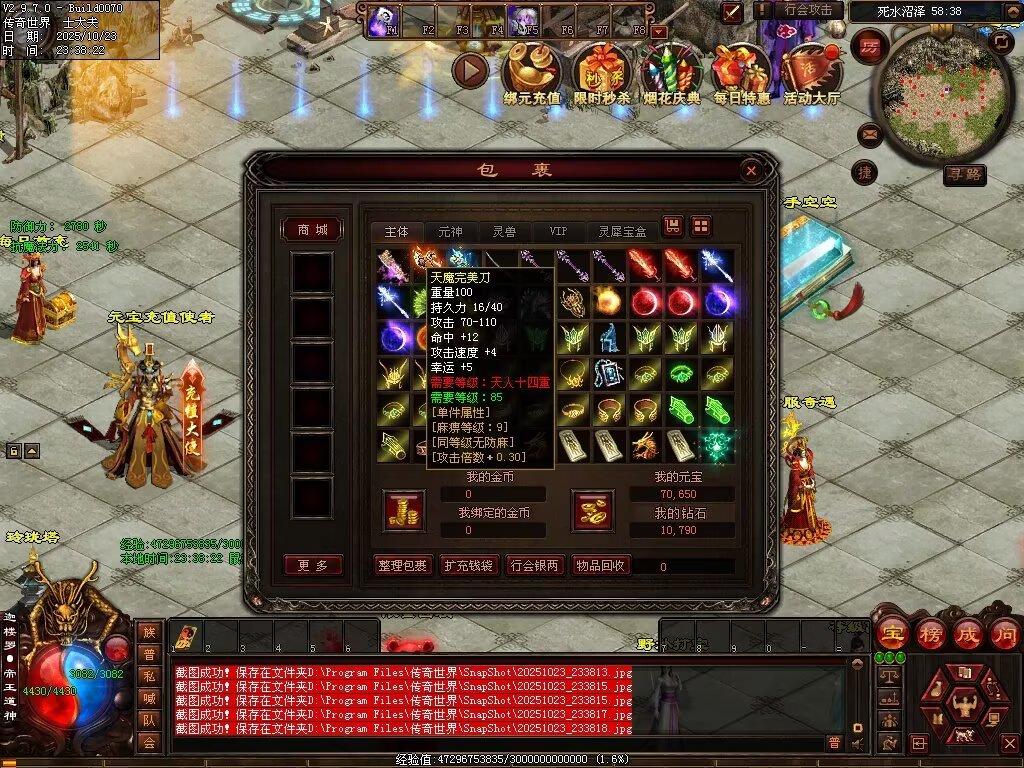Click the 扩充钱袋 button
Viewport: 1024px width, 768px height.
click(468, 566)
